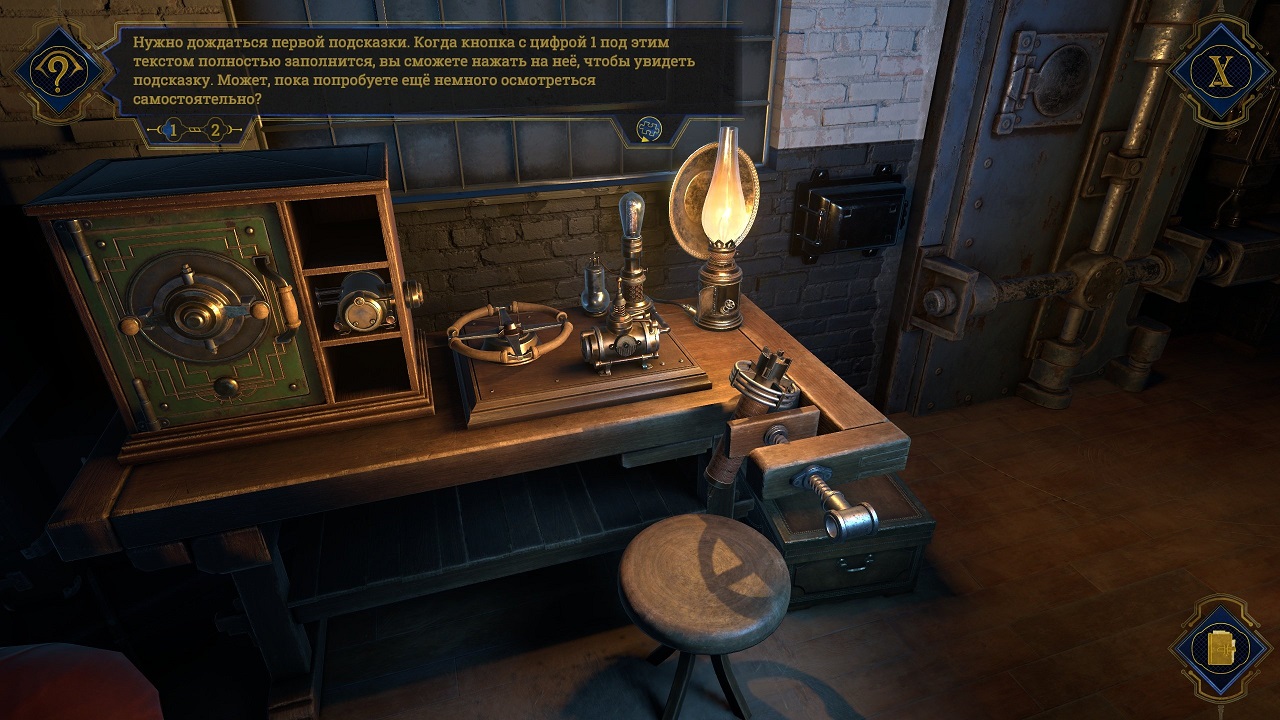Image resolution: width=1280 pixels, height=720 pixels.
Task: Open hint number 1
Action: tap(173, 130)
